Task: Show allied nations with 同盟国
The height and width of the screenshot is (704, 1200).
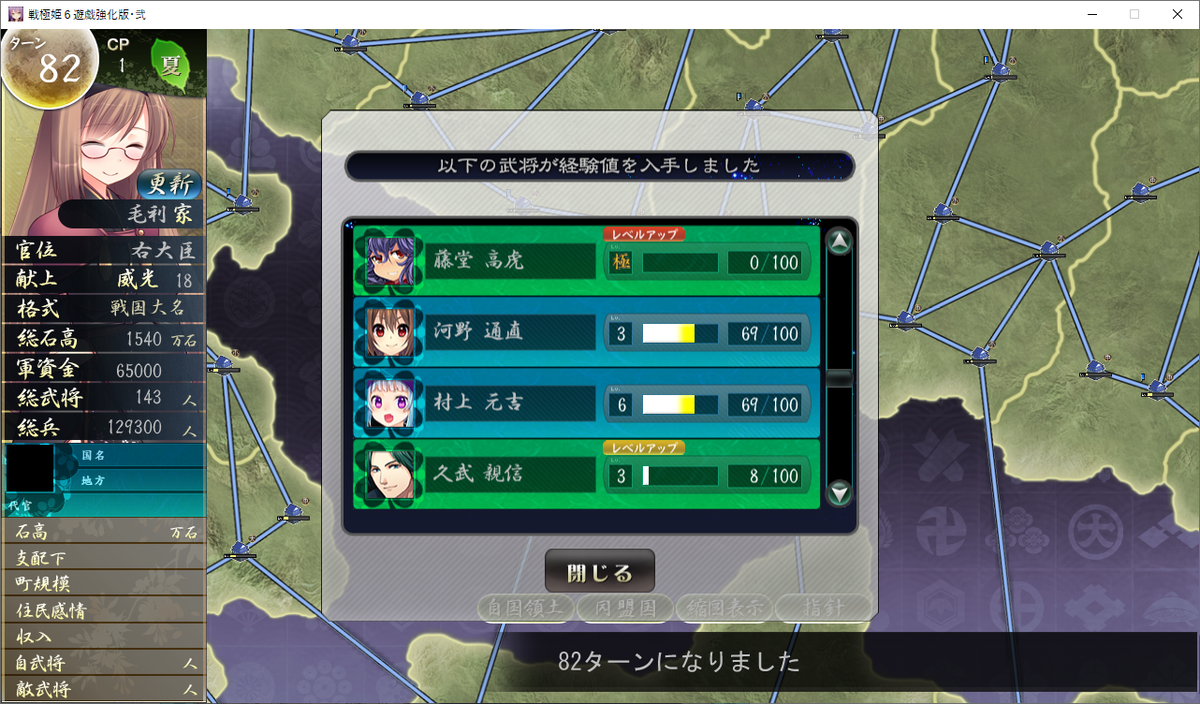Action: tap(624, 607)
